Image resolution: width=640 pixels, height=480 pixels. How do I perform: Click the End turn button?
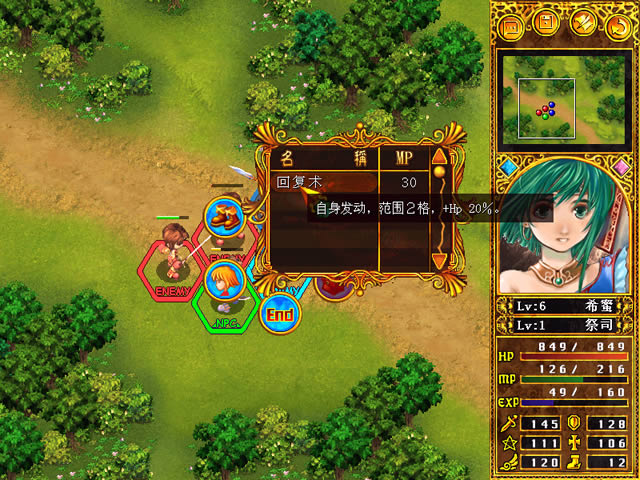pos(280,315)
